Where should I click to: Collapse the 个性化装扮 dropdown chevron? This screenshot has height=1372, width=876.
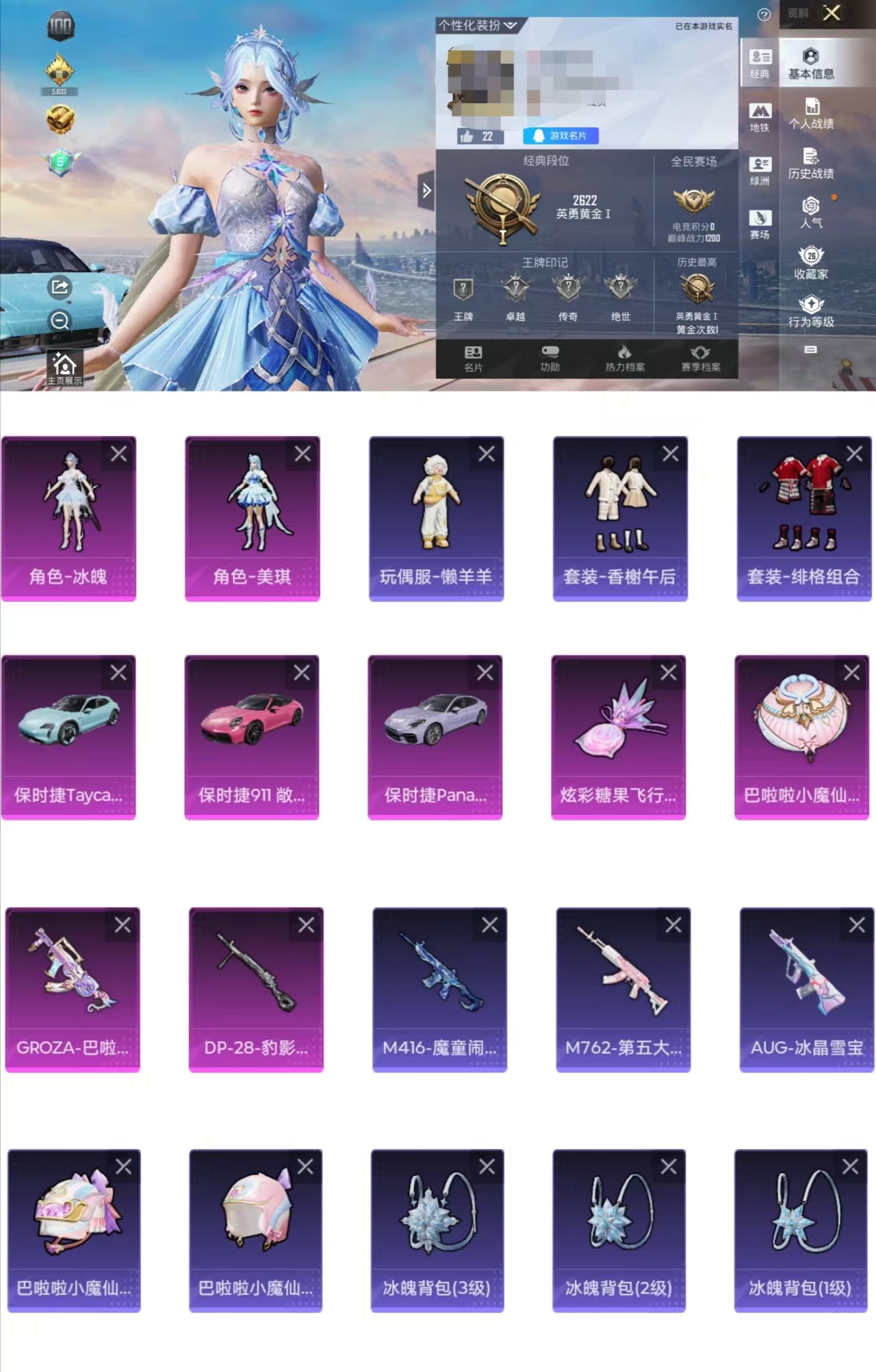[511, 25]
